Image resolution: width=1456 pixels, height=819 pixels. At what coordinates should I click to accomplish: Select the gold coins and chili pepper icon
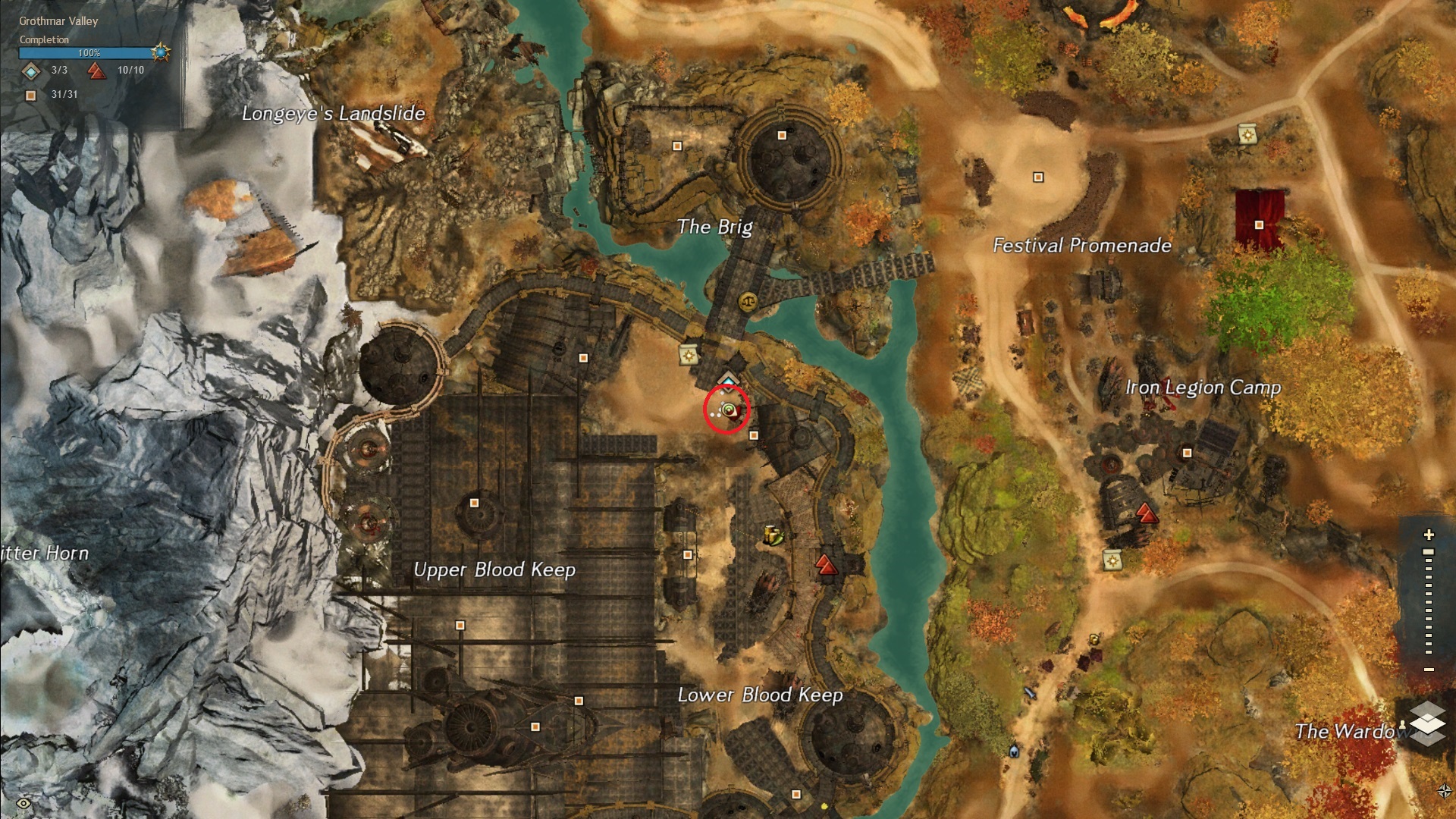point(773,535)
